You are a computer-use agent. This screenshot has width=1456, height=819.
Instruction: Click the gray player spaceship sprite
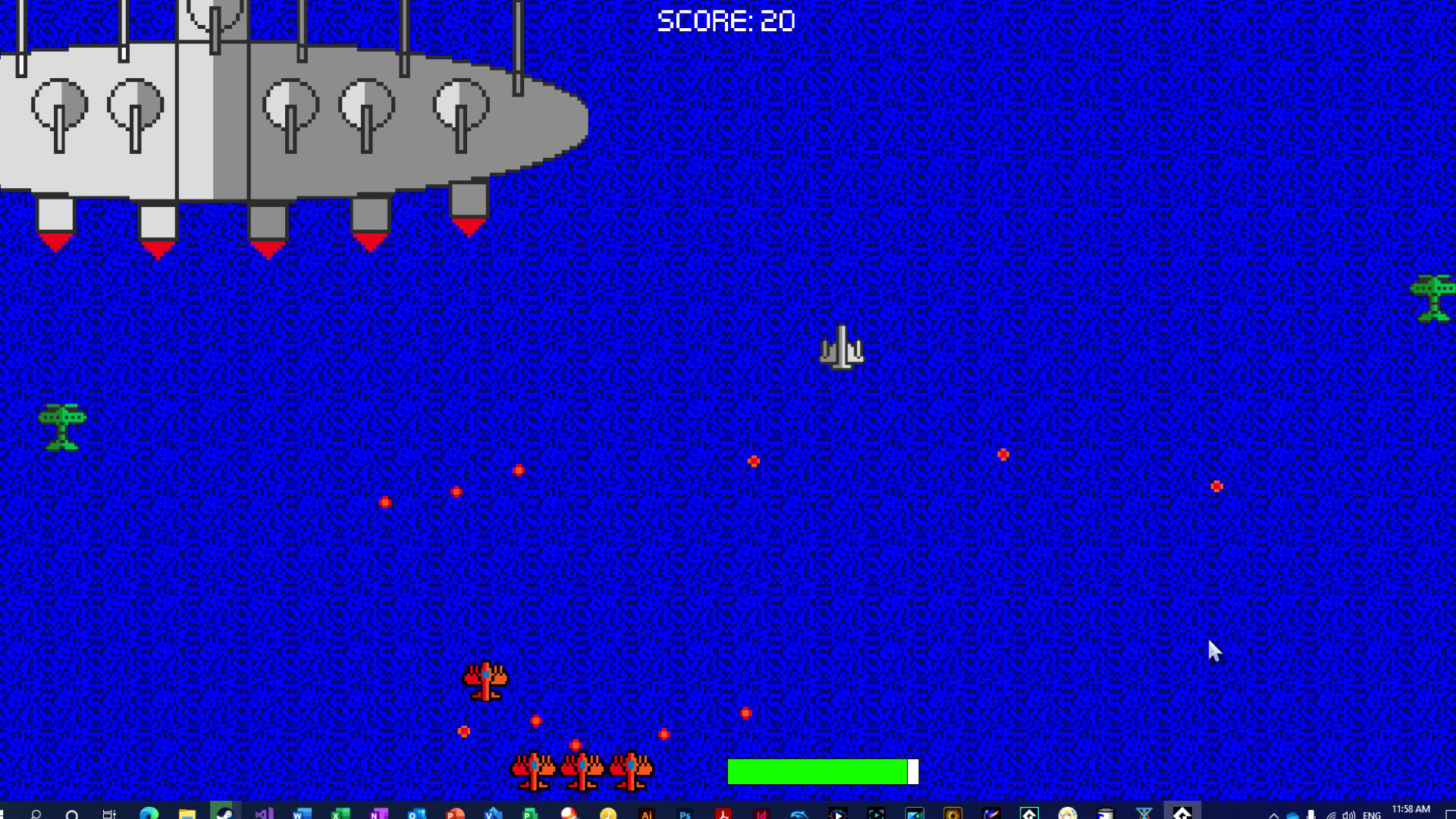[842, 349]
